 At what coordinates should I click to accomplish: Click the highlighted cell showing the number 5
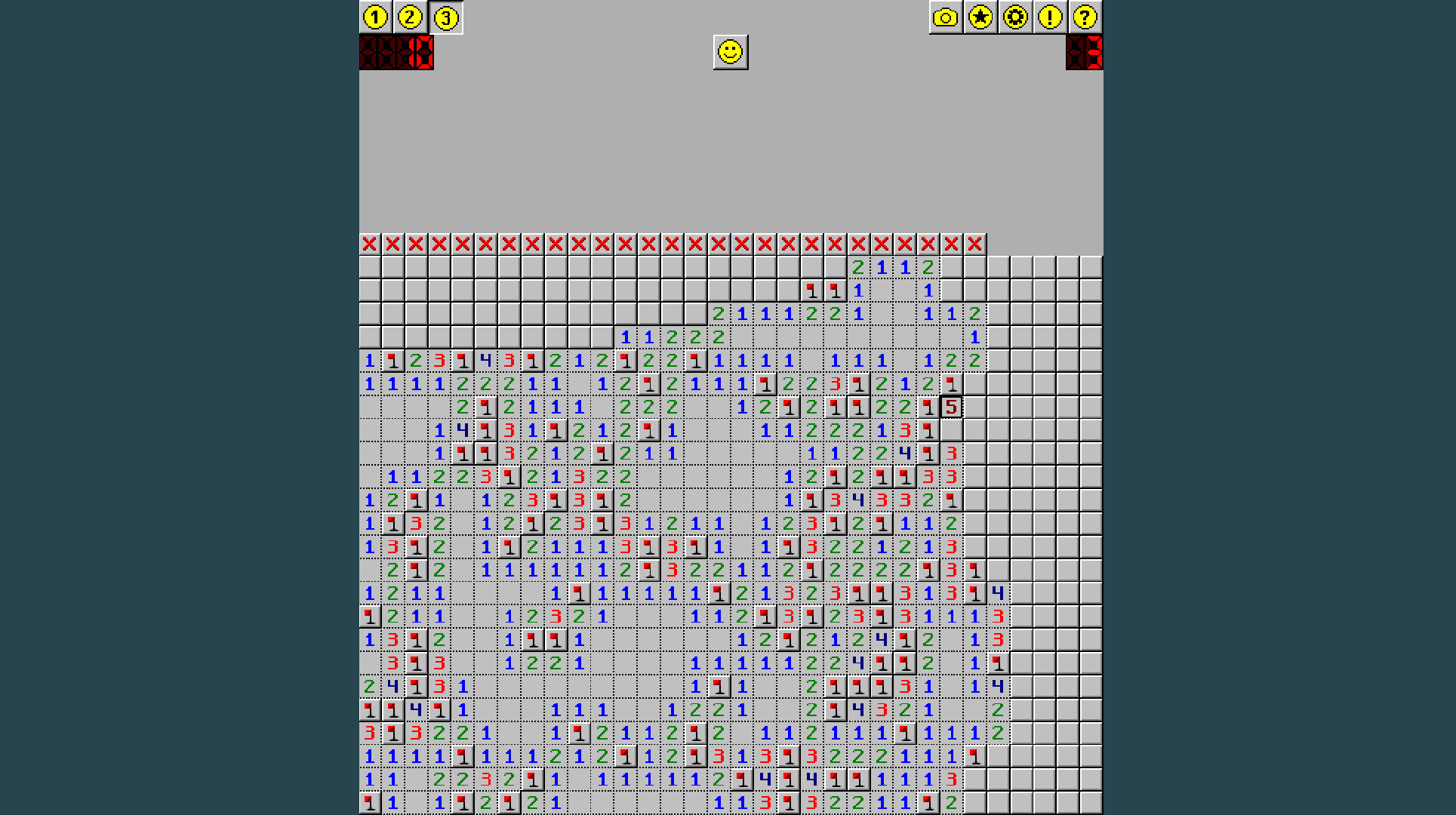pos(951,407)
